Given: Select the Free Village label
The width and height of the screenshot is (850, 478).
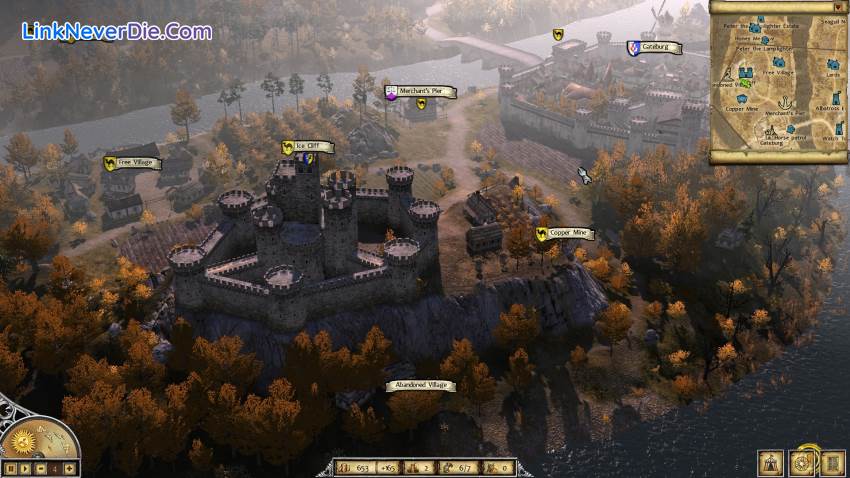Looking at the screenshot, I should [133, 162].
